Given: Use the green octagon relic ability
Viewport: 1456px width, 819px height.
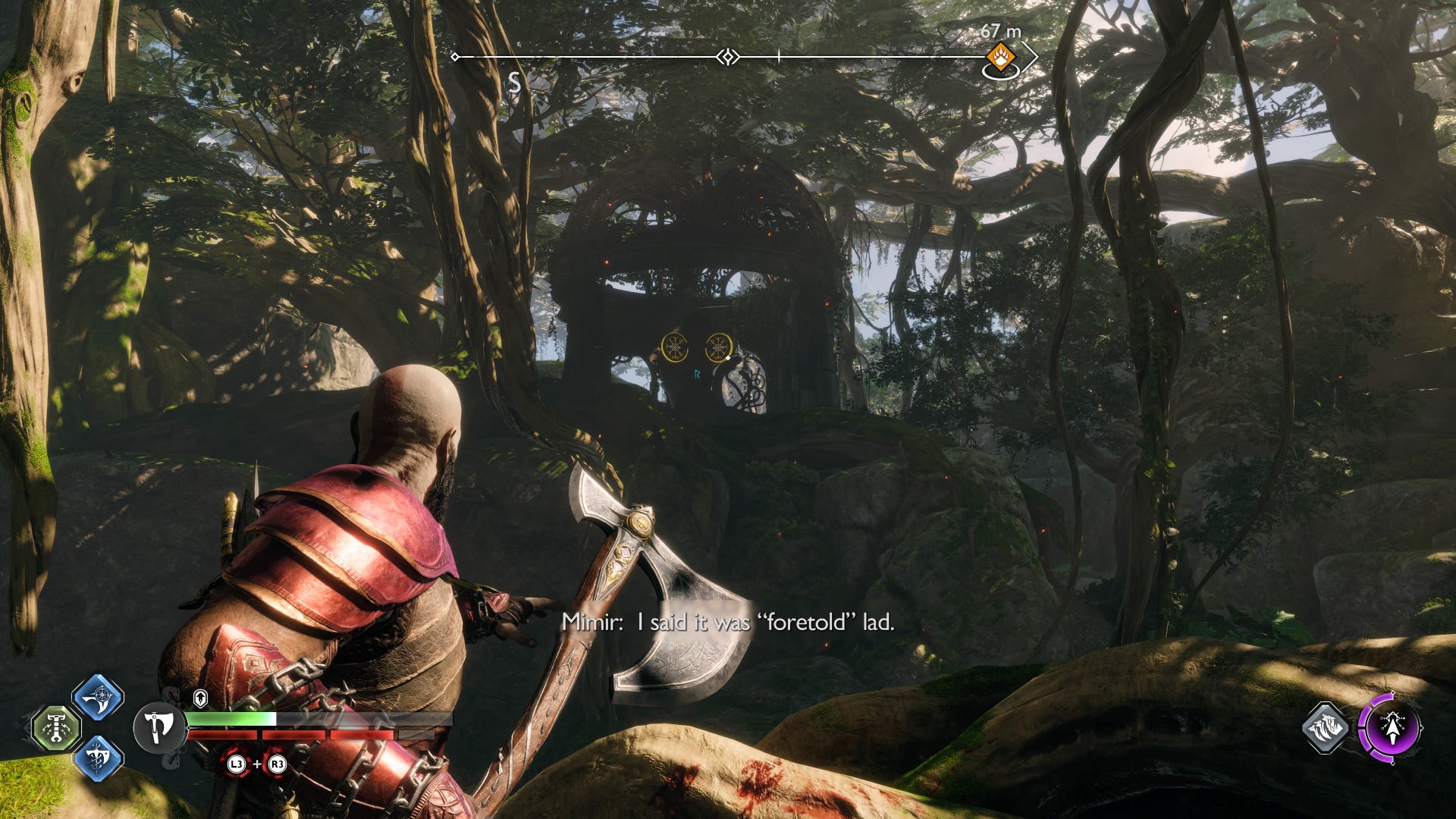Looking at the screenshot, I should pyautogui.click(x=56, y=728).
